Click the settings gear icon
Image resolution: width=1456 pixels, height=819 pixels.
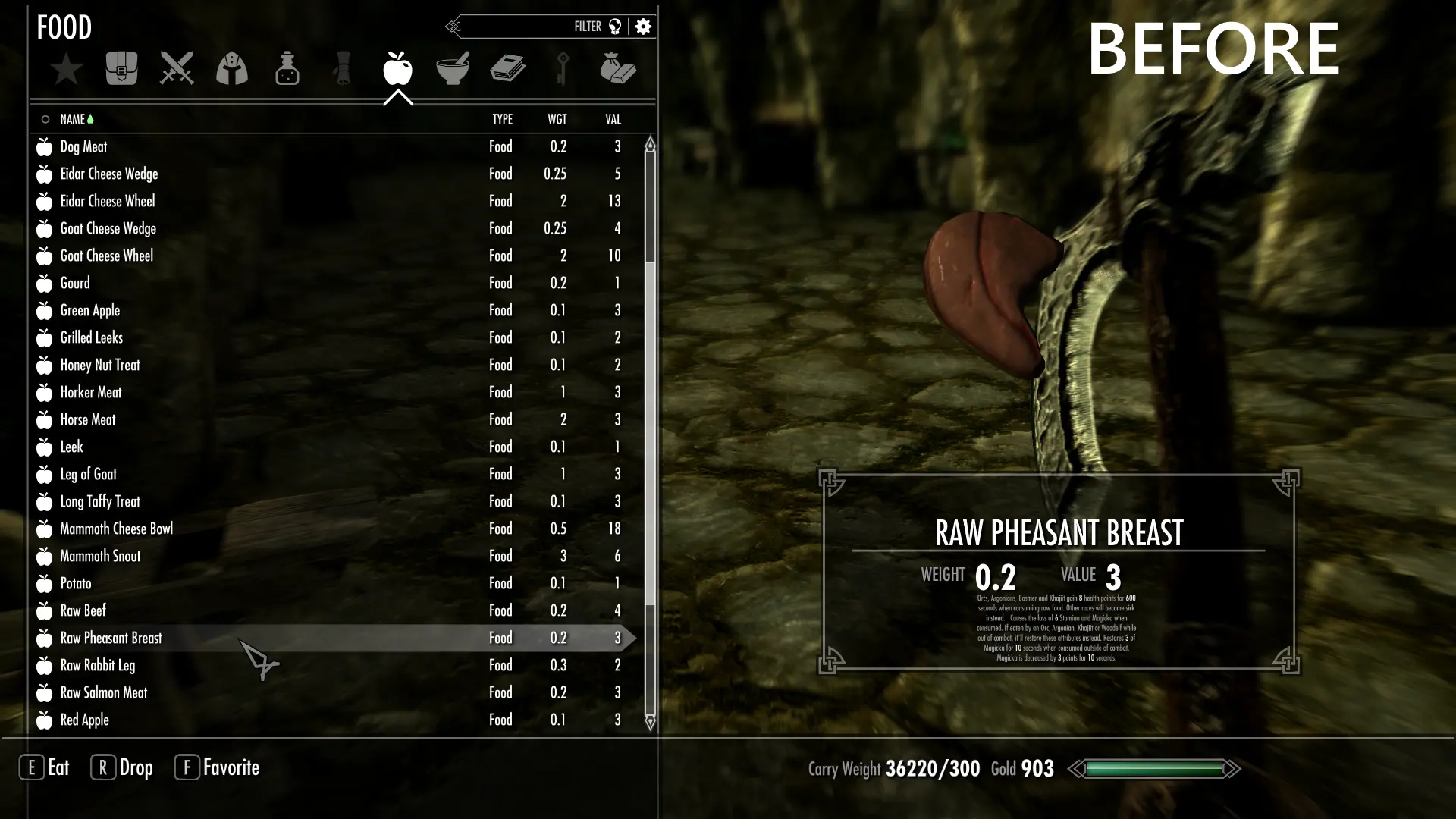(643, 27)
